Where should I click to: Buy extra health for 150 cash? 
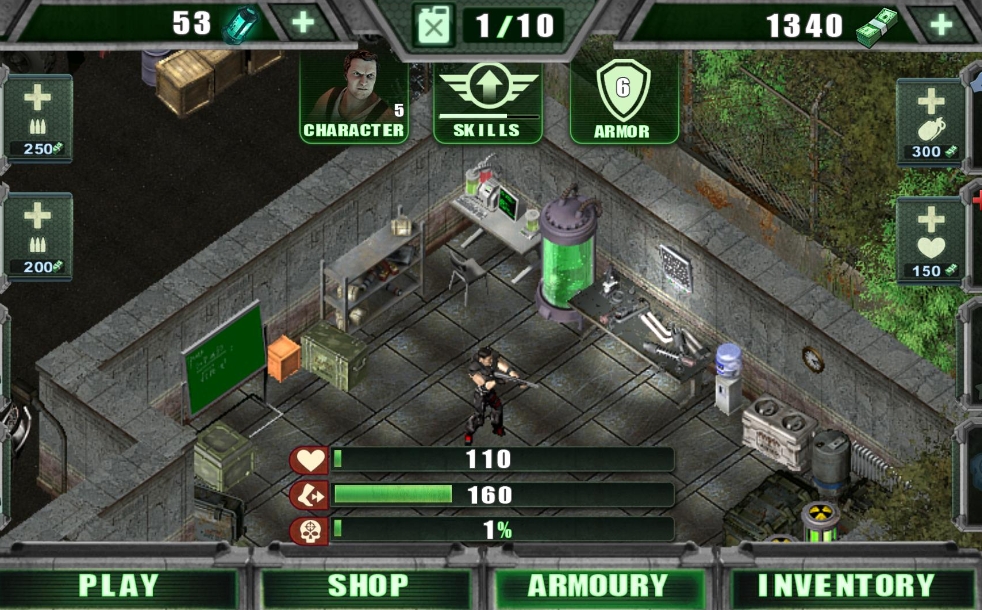click(929, 240)
